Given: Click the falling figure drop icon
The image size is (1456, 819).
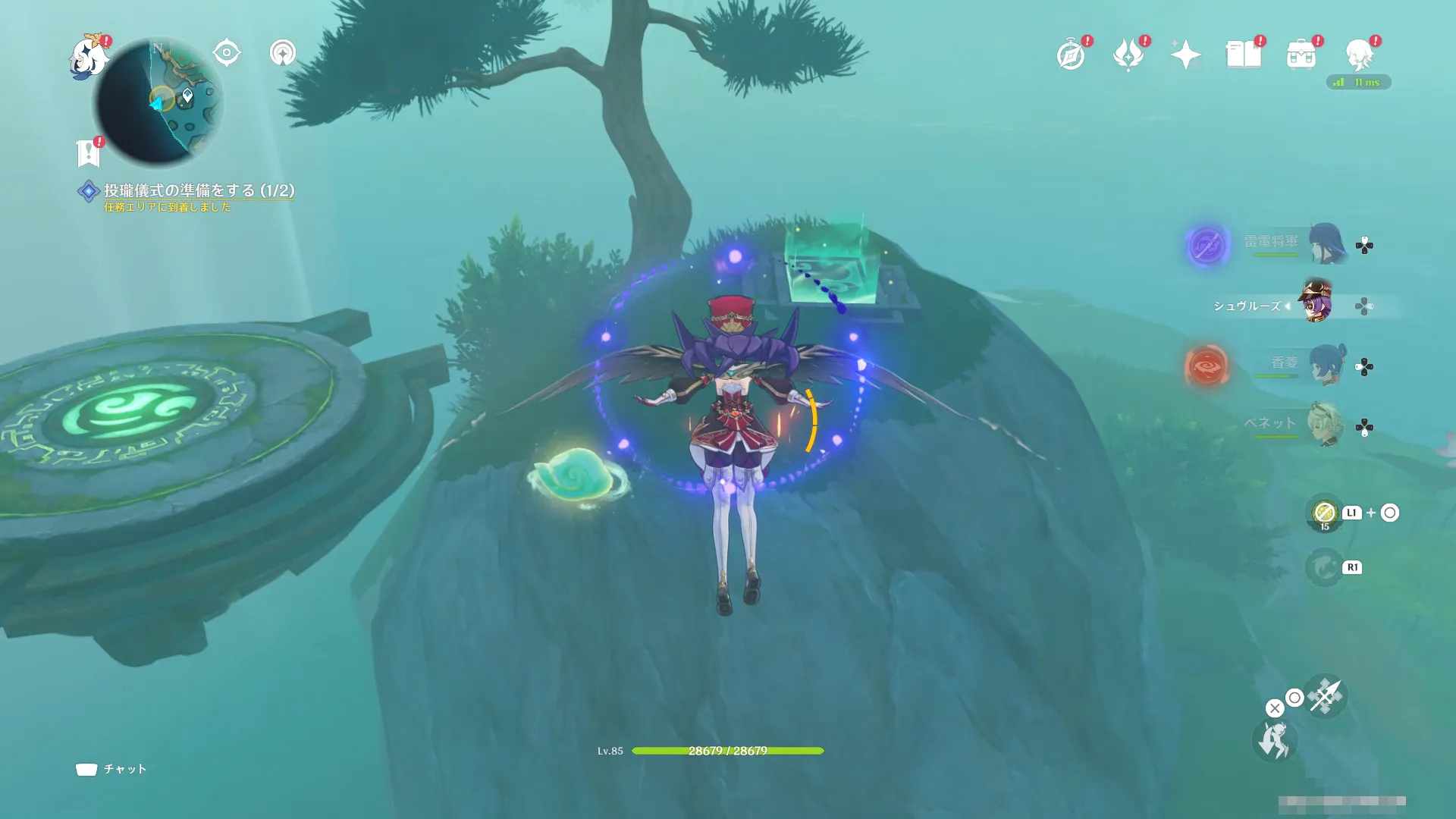Looking at the screenshot, I should (1274, 740).
